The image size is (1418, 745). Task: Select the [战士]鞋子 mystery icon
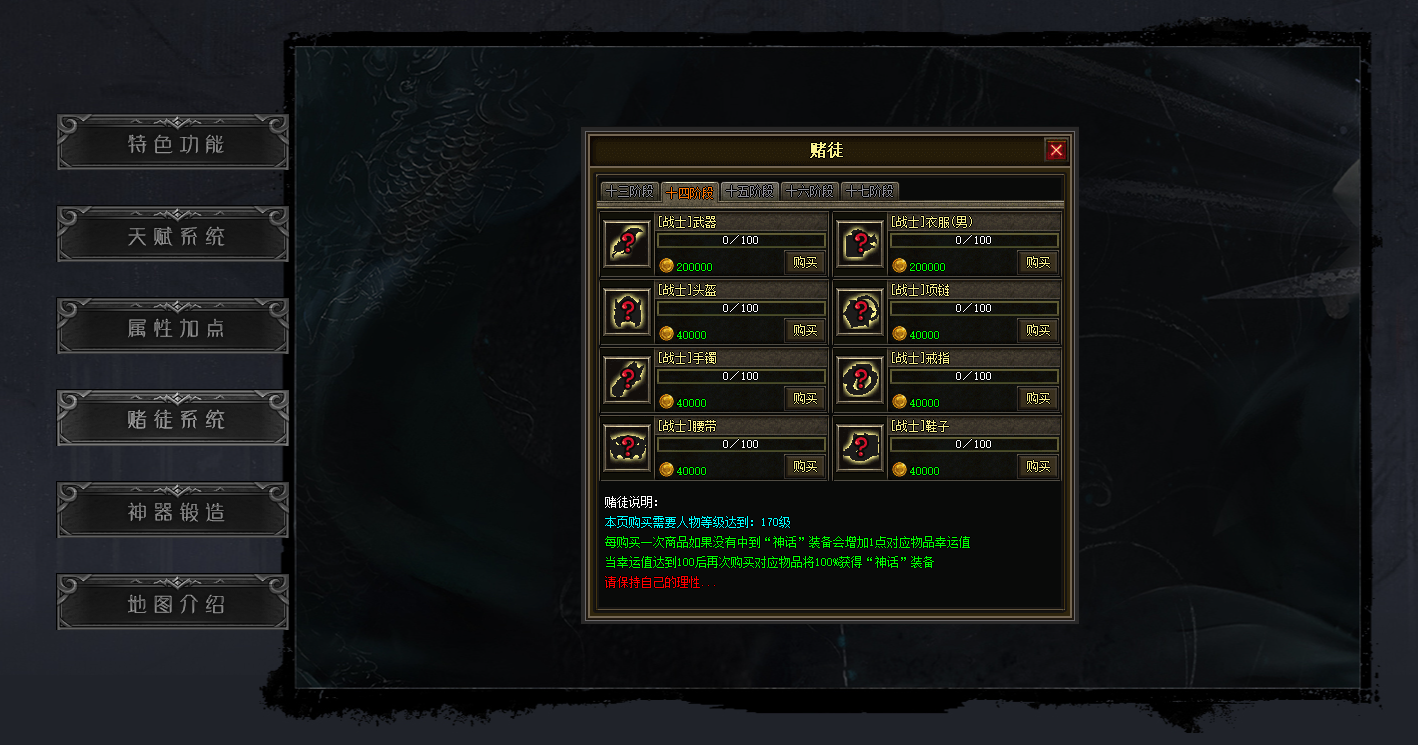pos(860,447)
